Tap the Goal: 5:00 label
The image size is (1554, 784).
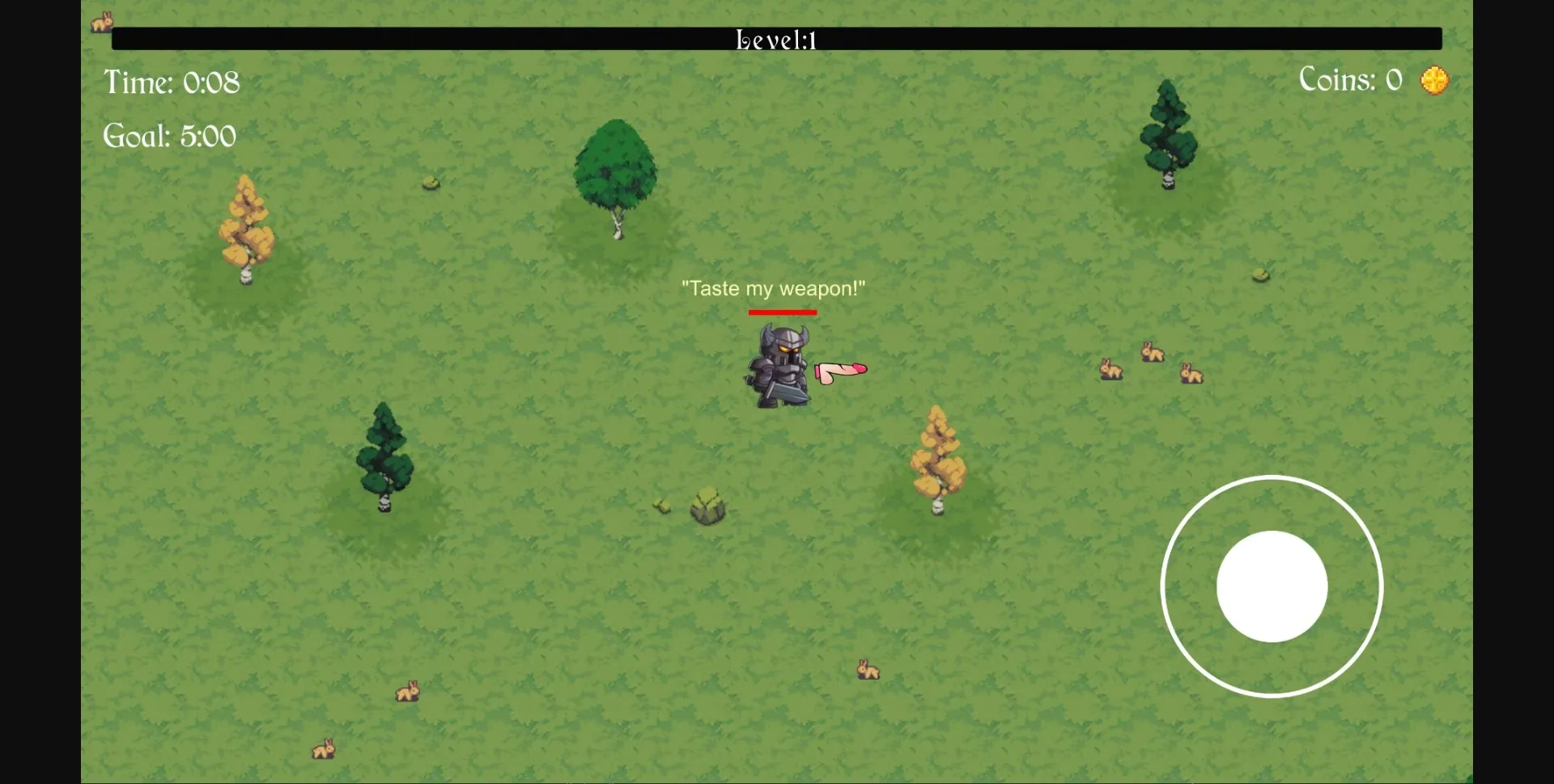coord(169,135)
